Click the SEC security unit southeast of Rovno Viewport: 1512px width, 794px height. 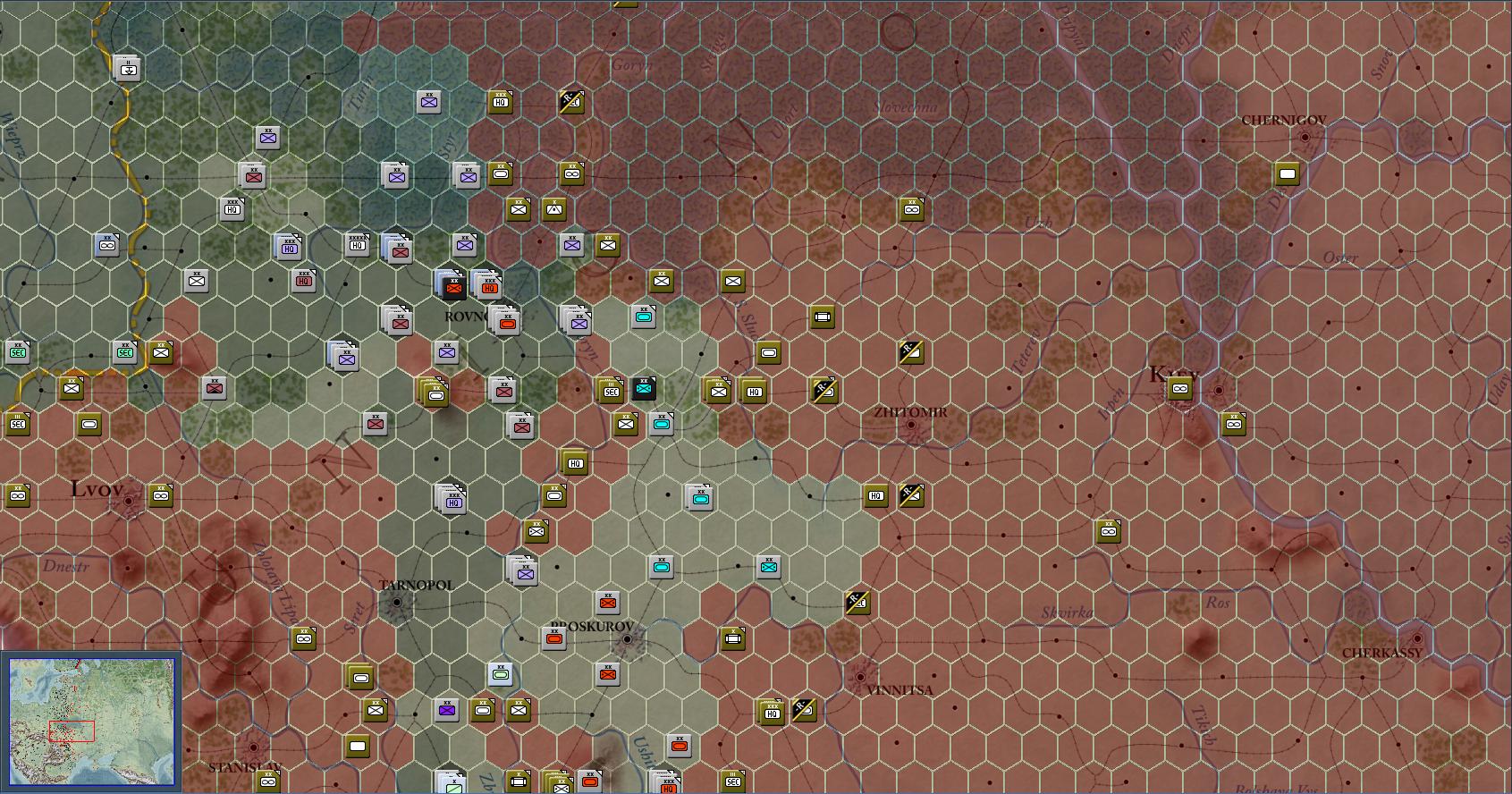[x=612, y=390]
